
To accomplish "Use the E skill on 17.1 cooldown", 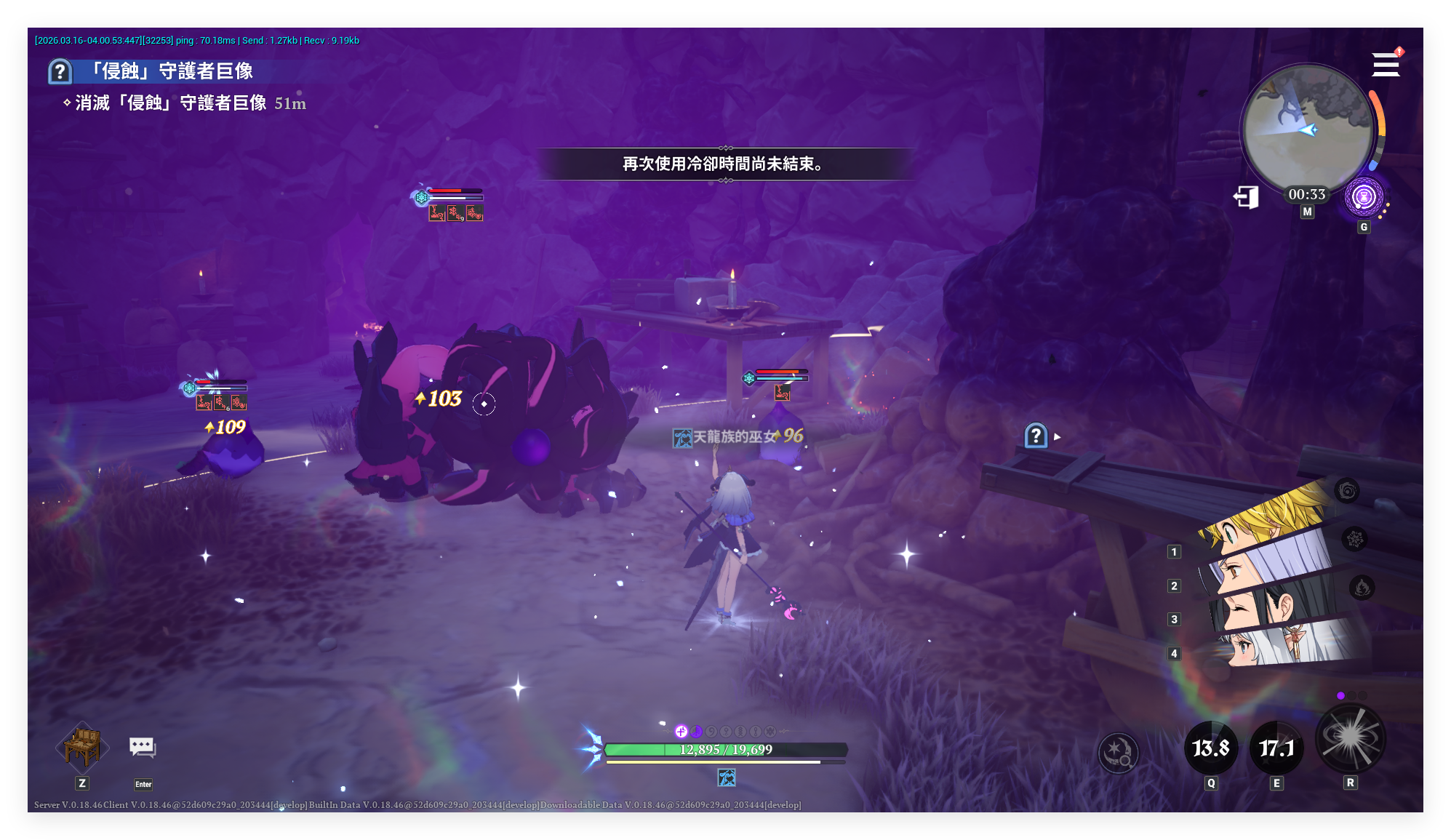I will [1276, 748].
